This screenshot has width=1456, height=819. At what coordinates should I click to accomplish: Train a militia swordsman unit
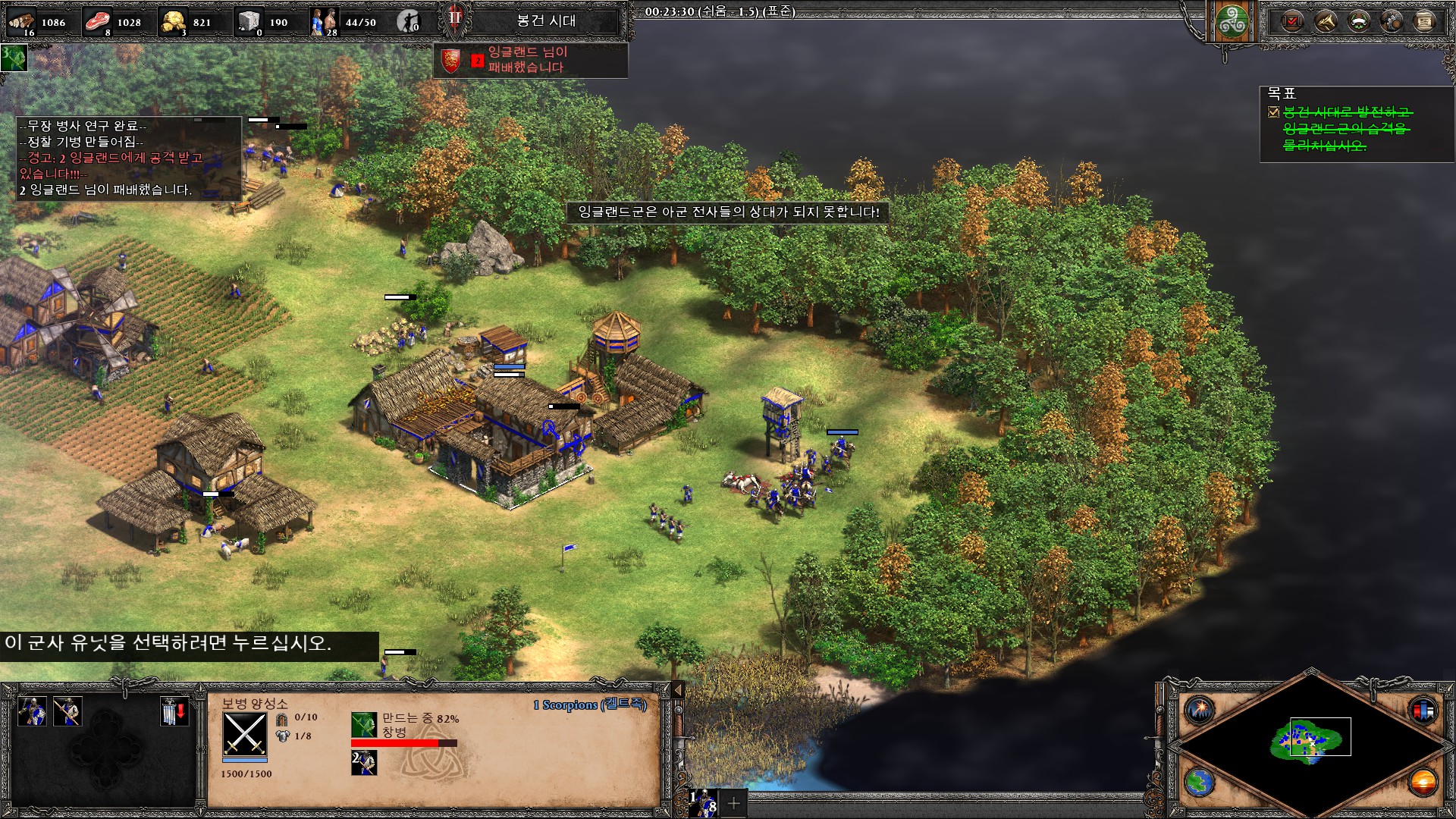tap(33, 712)
